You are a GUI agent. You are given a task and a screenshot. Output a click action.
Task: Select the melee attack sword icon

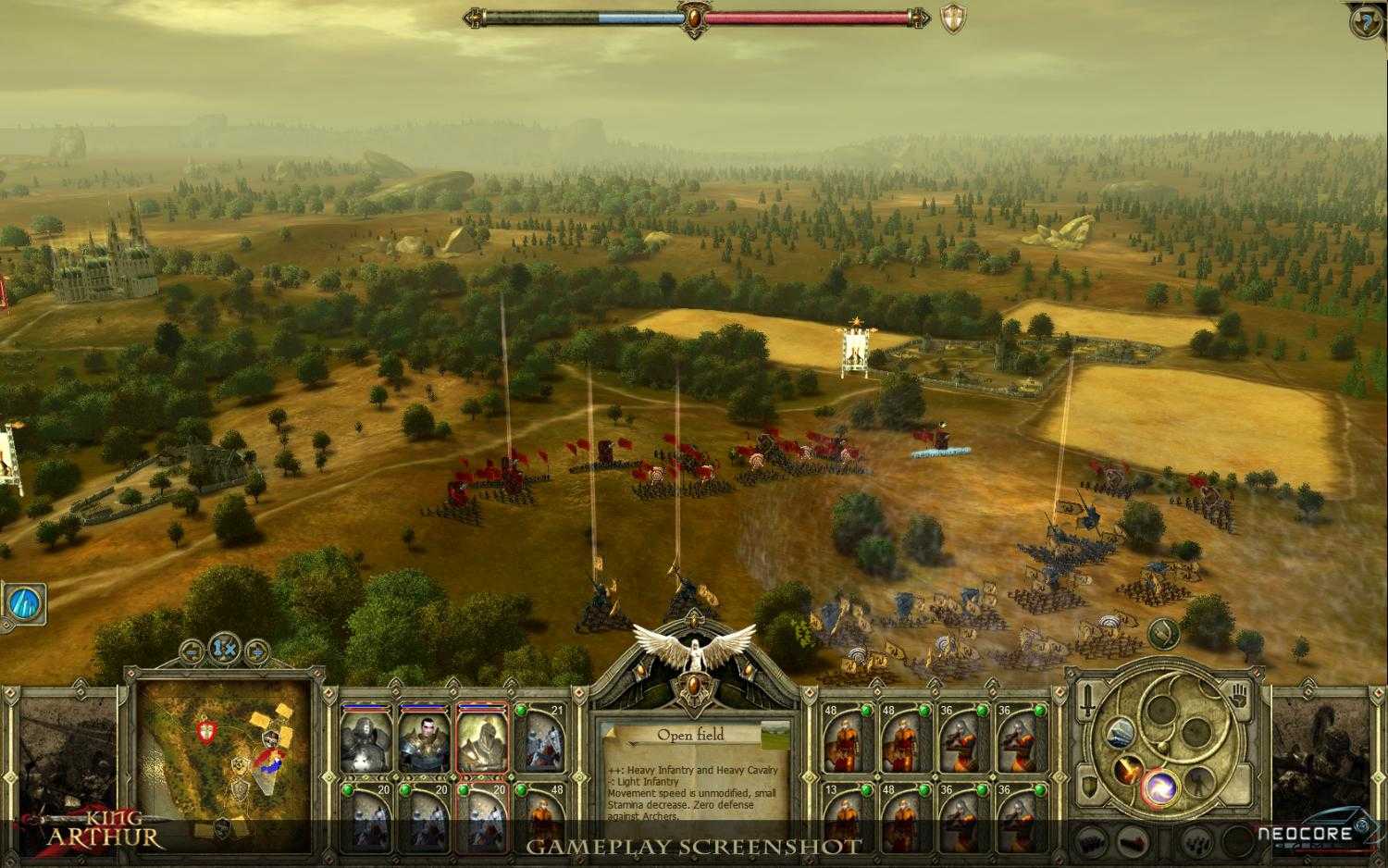(x=1088, y=701)
